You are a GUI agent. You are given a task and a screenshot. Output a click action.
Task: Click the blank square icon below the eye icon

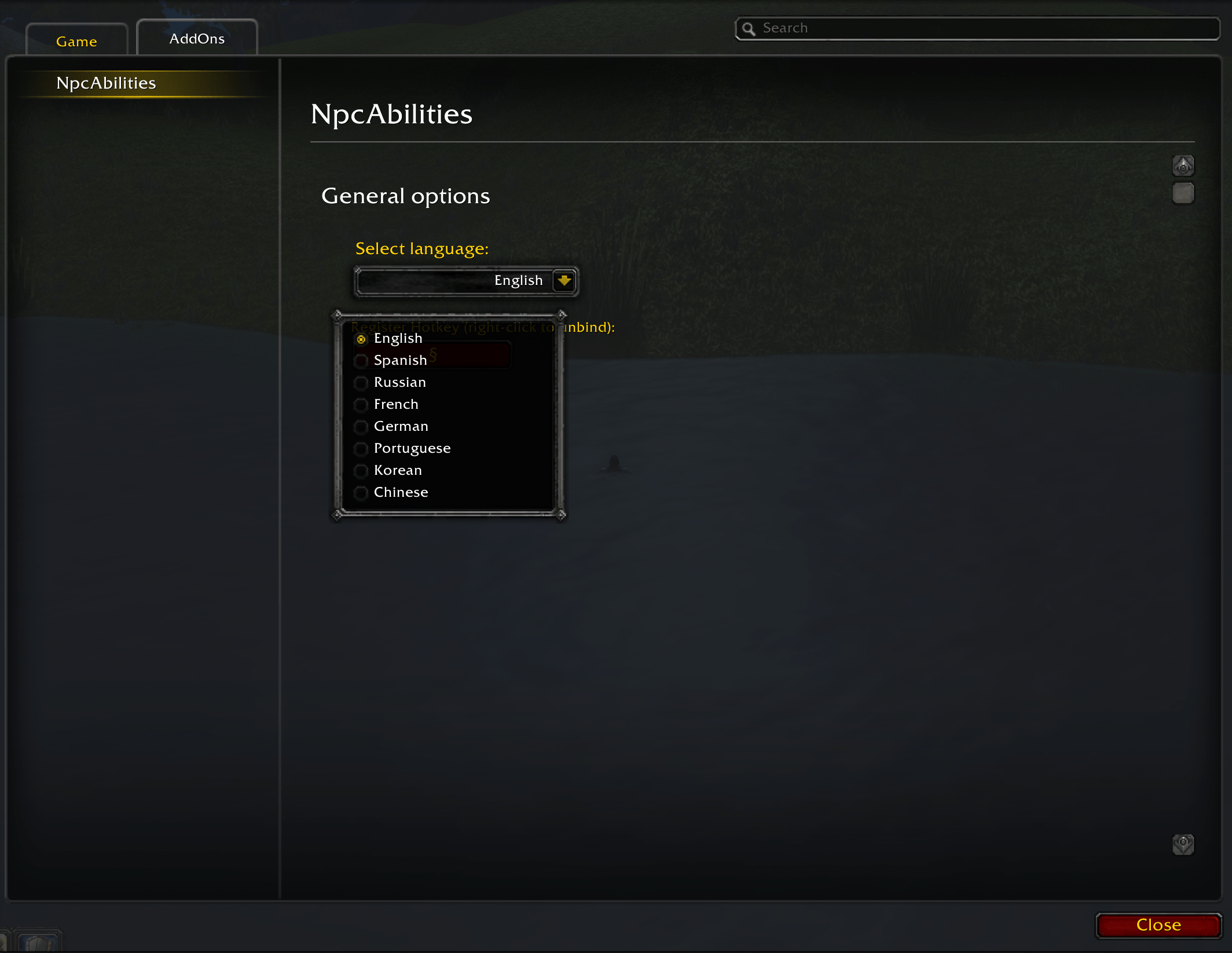[x=1183, y=194]
